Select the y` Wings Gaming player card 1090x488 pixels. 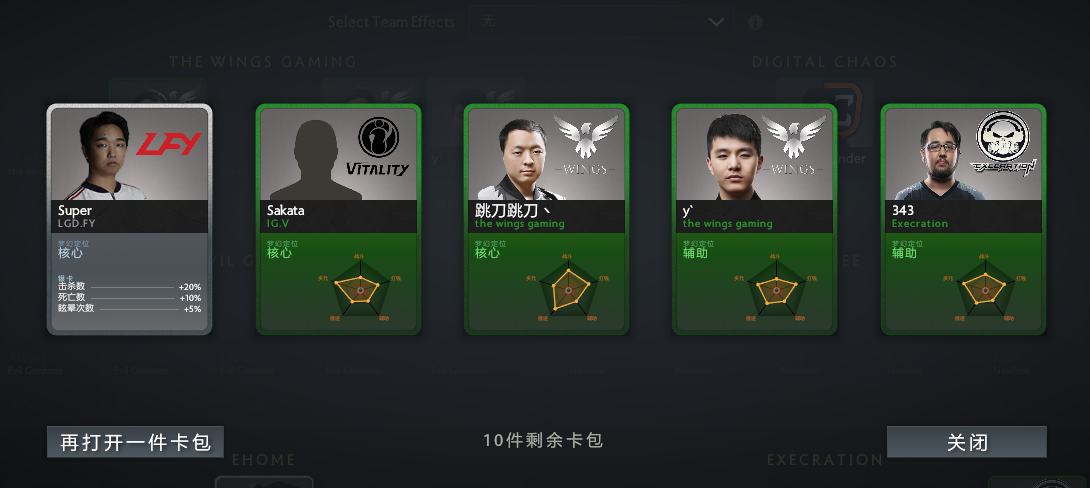click(755, 219)
